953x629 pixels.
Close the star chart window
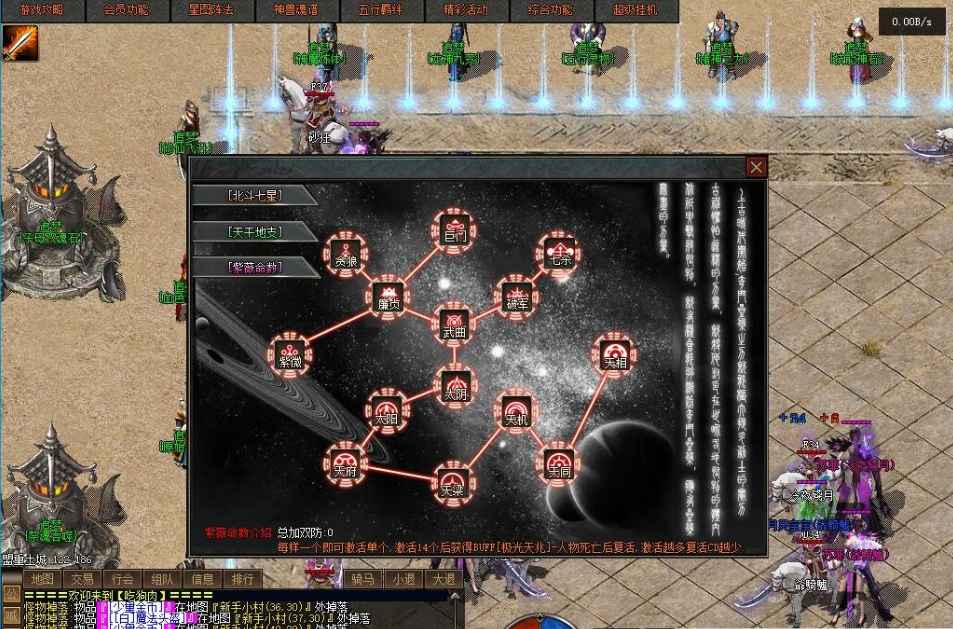click(x=757, y=167)
